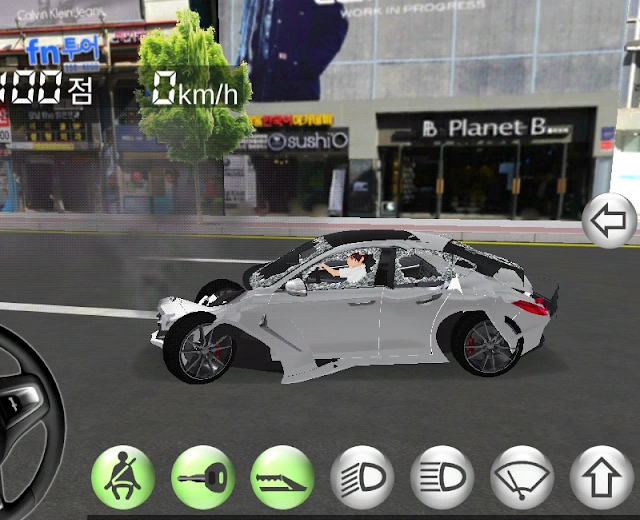Toggle the seatbelt button

coord(123,477)
